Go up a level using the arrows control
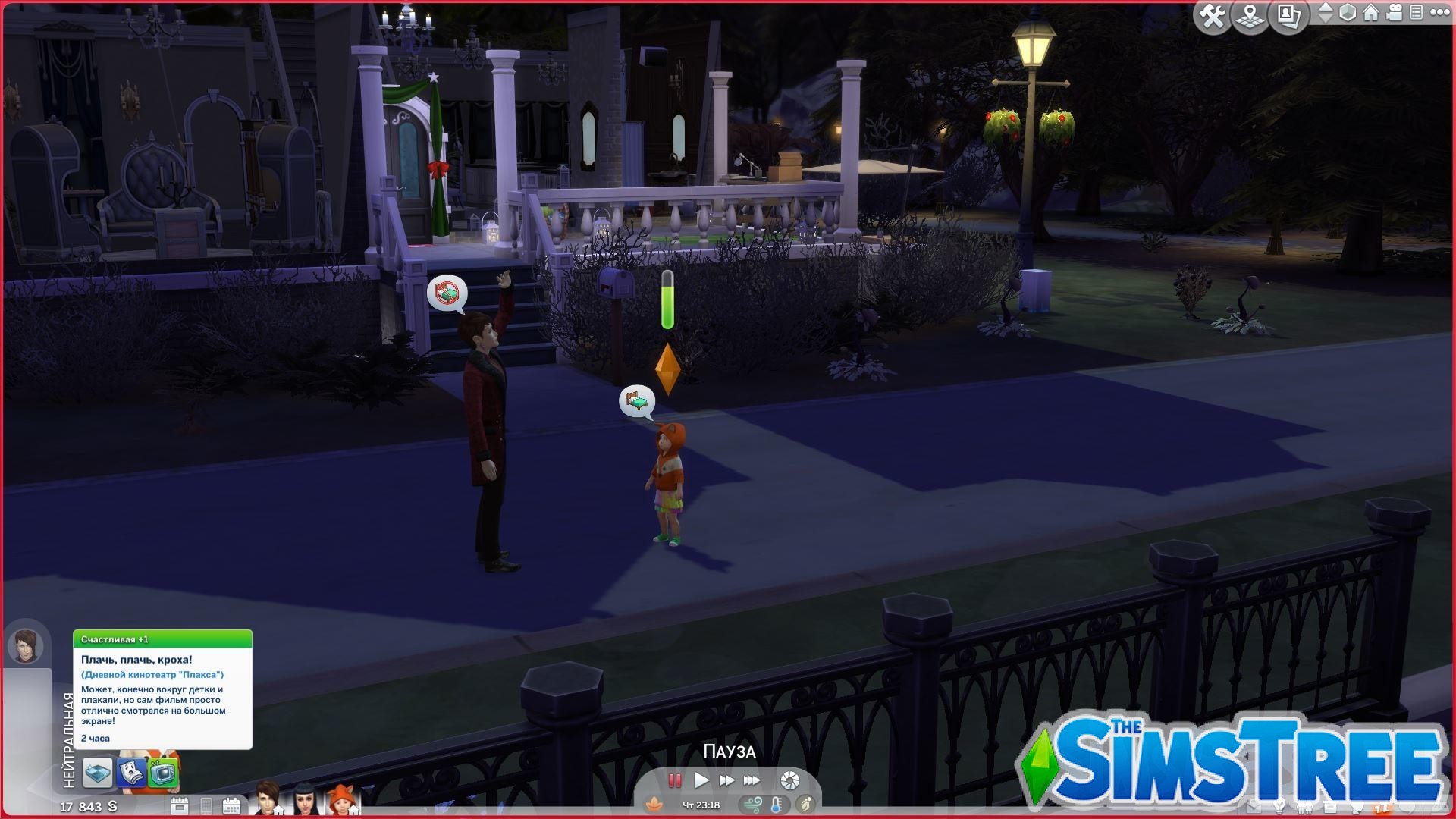 tap(1324, 9)
